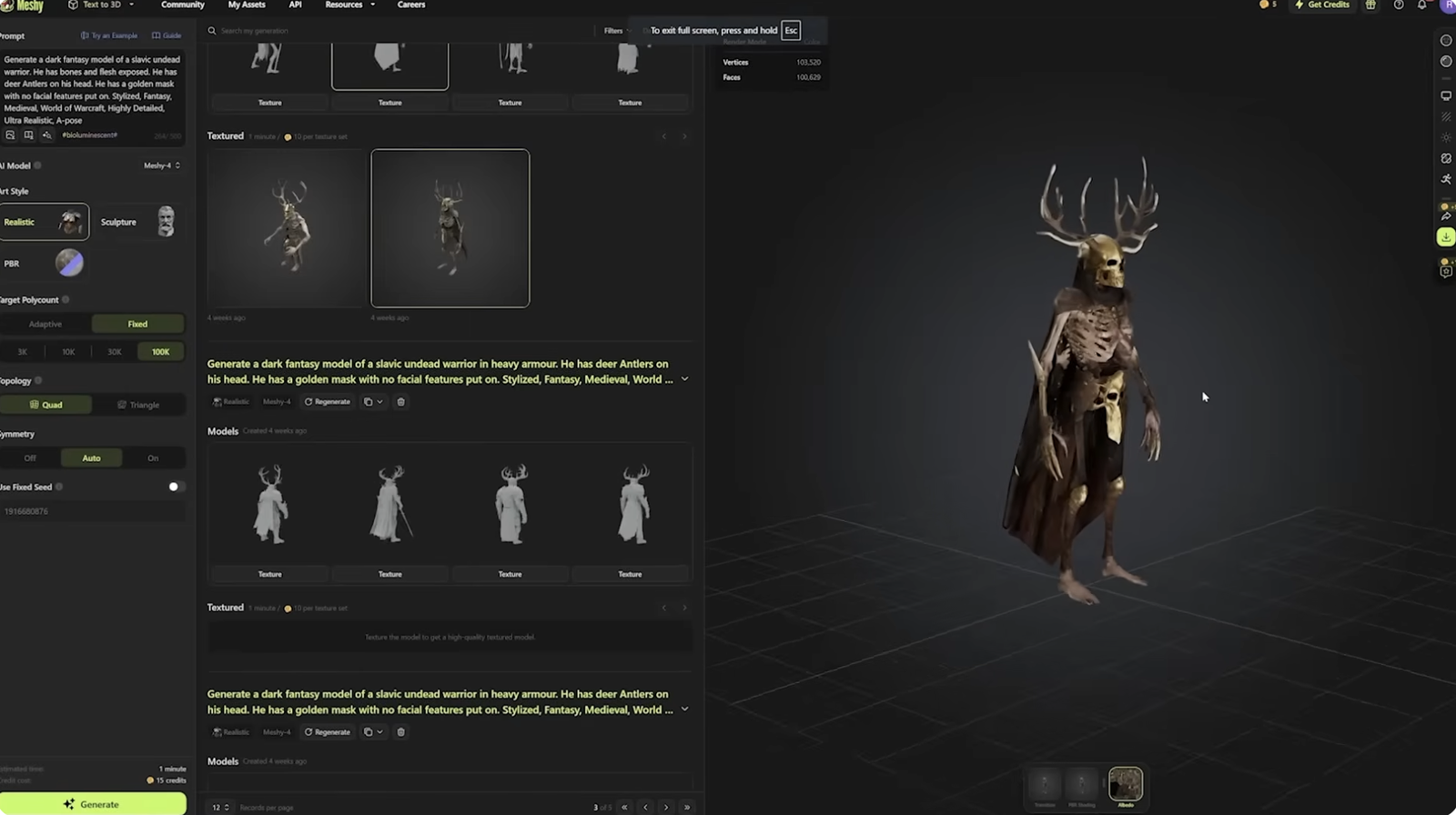Viewport: 1456px width, 815px height.
Task: Choose the Realistic art style
Action: coord(44,222)
